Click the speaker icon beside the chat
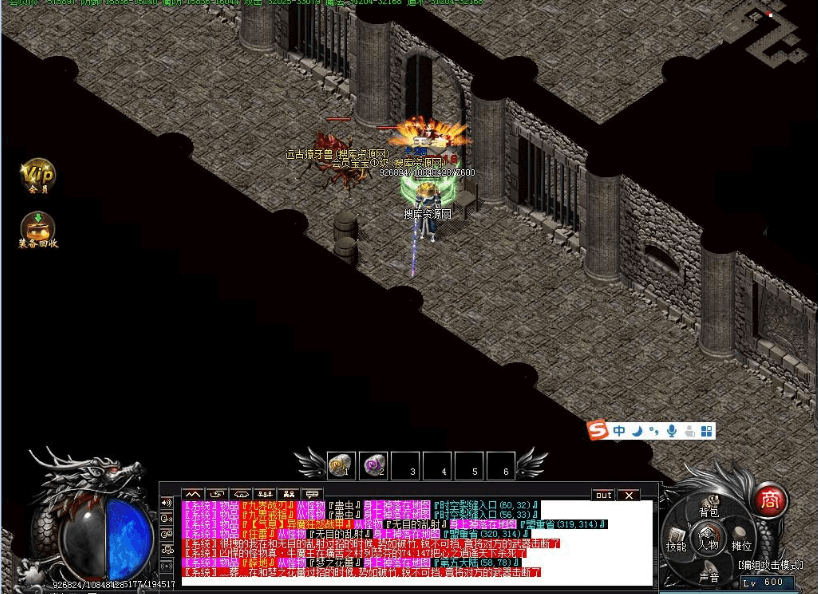This screenshot has height=594, width=818. tap(167, 502)
